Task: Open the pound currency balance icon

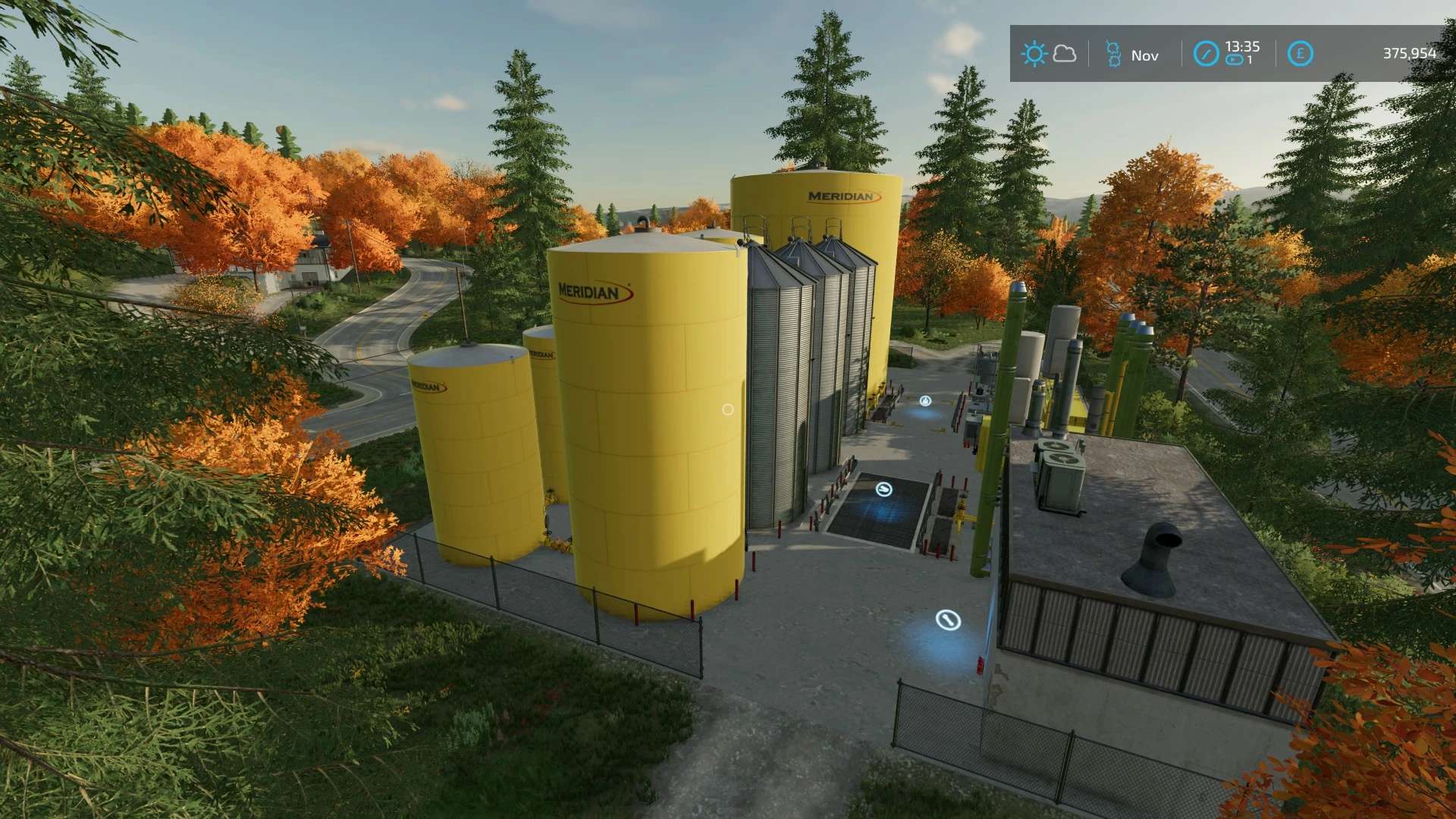Action: pos(1300,54)
